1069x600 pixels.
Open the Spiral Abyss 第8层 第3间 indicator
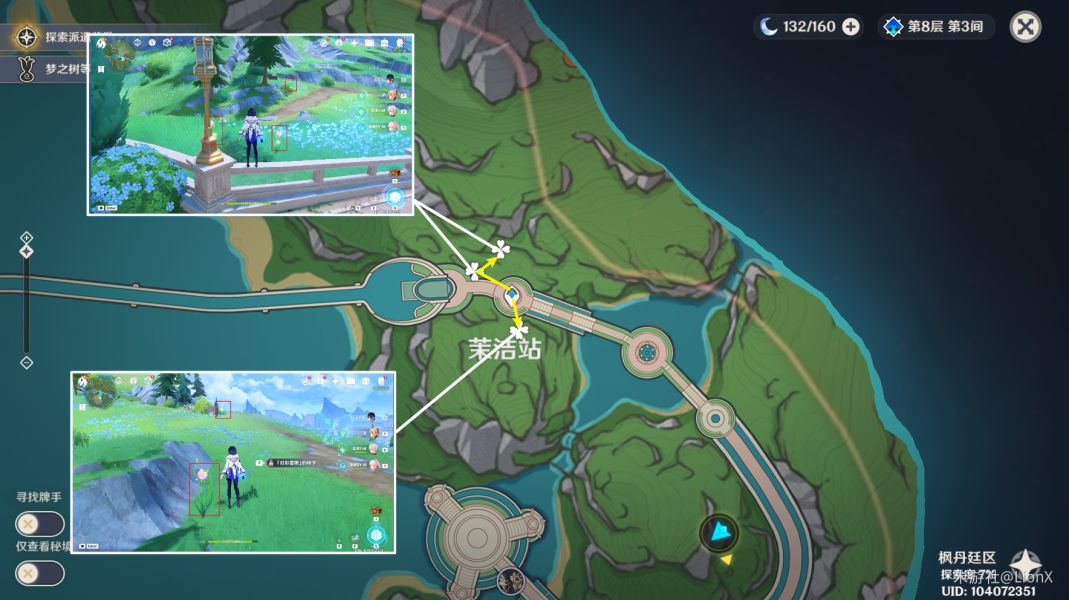pyautogui.click(x=935, y=27)
